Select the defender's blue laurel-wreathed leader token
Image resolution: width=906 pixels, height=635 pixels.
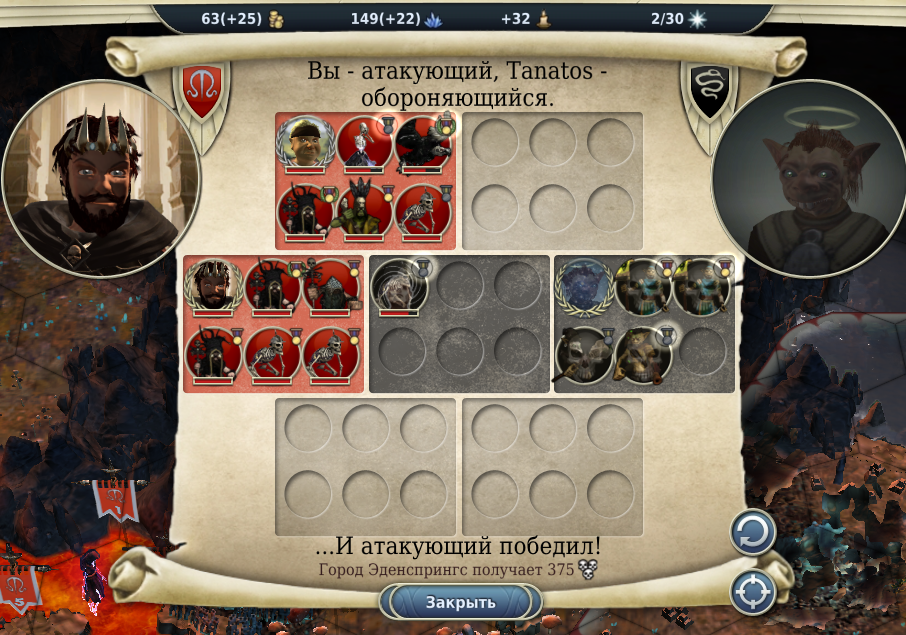pos(584,288)
